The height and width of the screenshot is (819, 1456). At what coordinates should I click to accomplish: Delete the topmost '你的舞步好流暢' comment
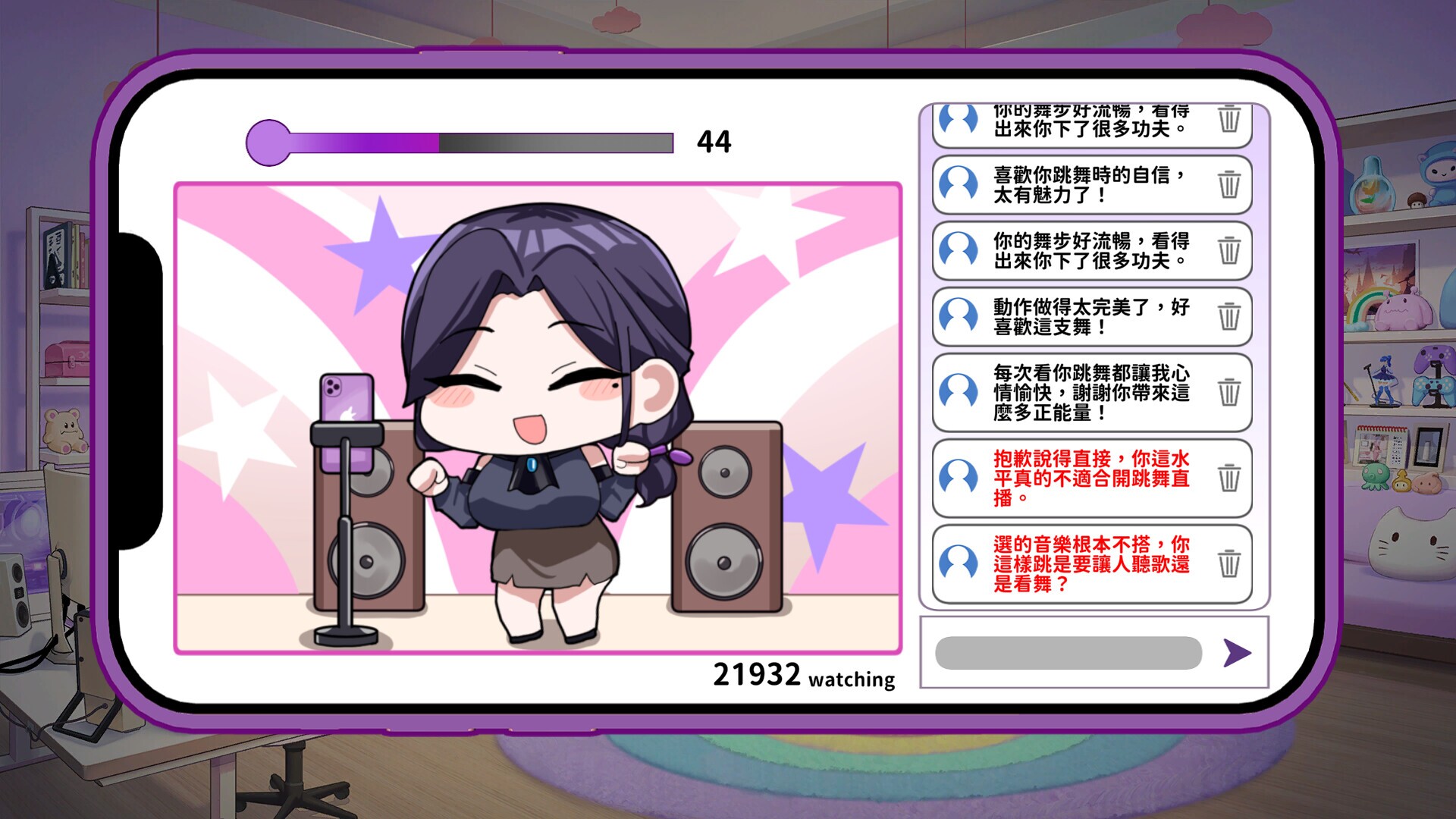1230,121
